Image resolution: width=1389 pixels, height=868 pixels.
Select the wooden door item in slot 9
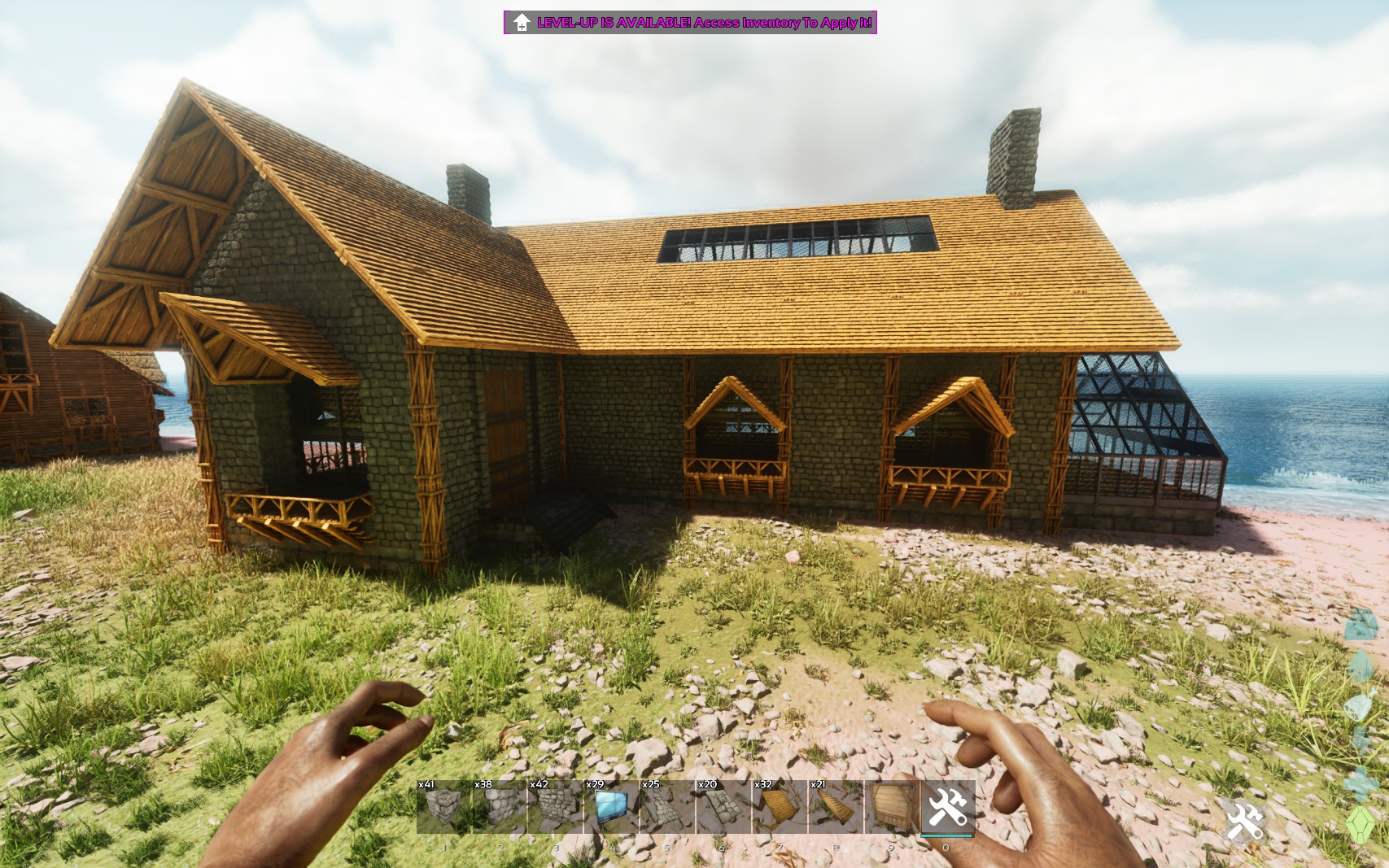pos(891,810)
